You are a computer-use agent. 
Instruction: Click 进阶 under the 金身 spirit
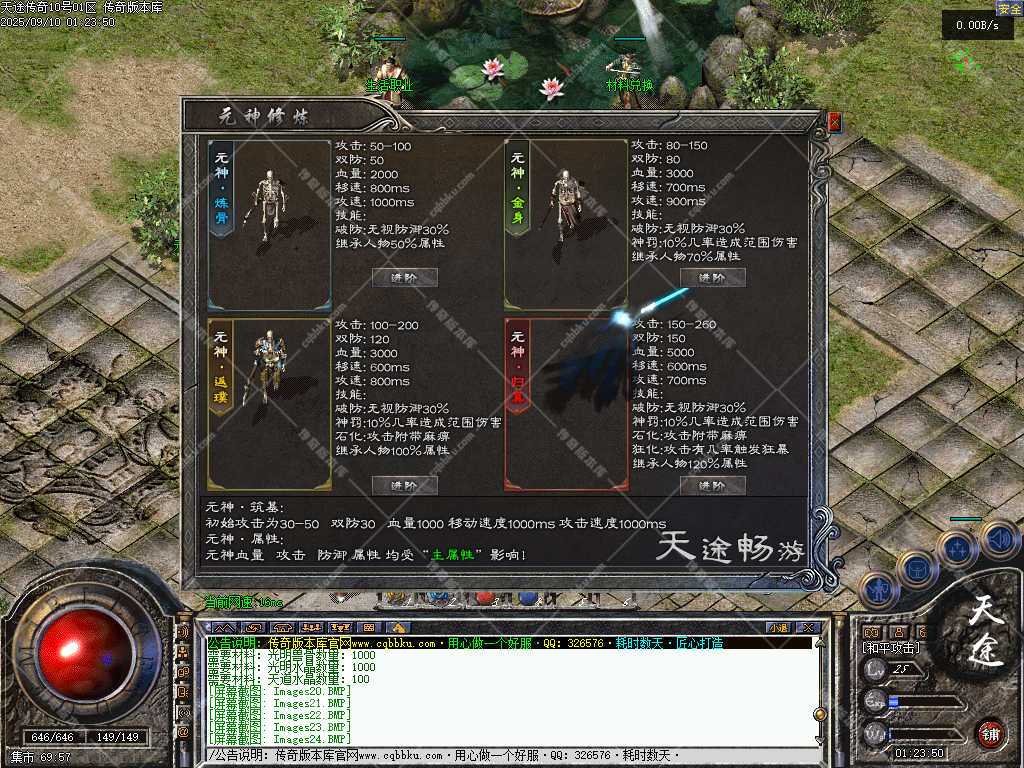pyautogui.click(x=713, y=278)
